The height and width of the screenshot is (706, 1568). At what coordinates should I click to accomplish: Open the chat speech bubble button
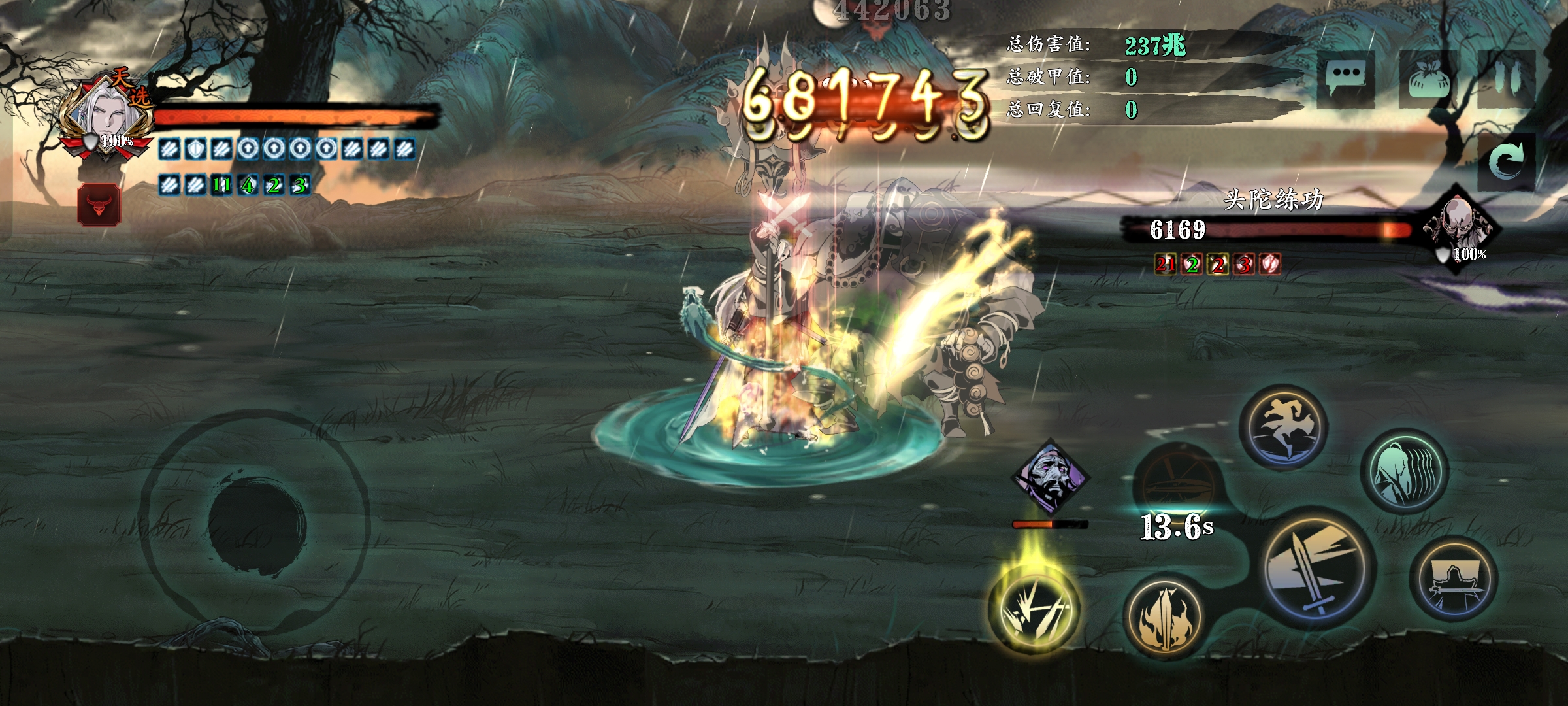[x=1347, y=77]
